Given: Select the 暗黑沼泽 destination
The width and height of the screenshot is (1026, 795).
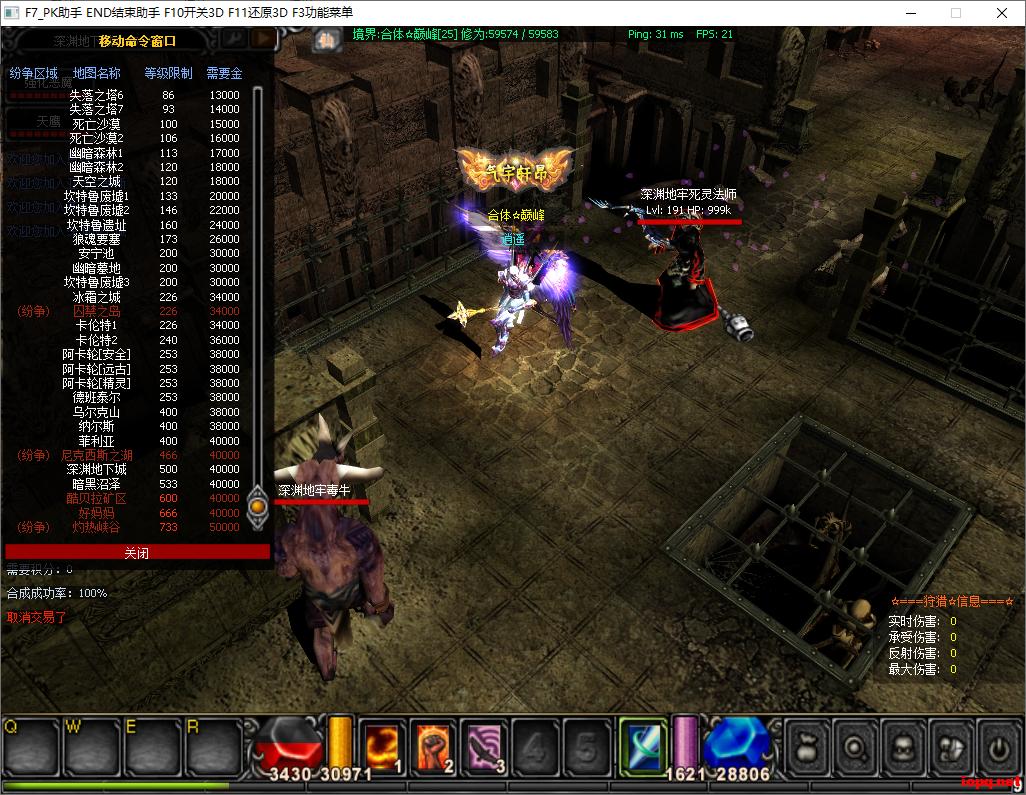Looking at the screenshot, I should pos(97,484).
